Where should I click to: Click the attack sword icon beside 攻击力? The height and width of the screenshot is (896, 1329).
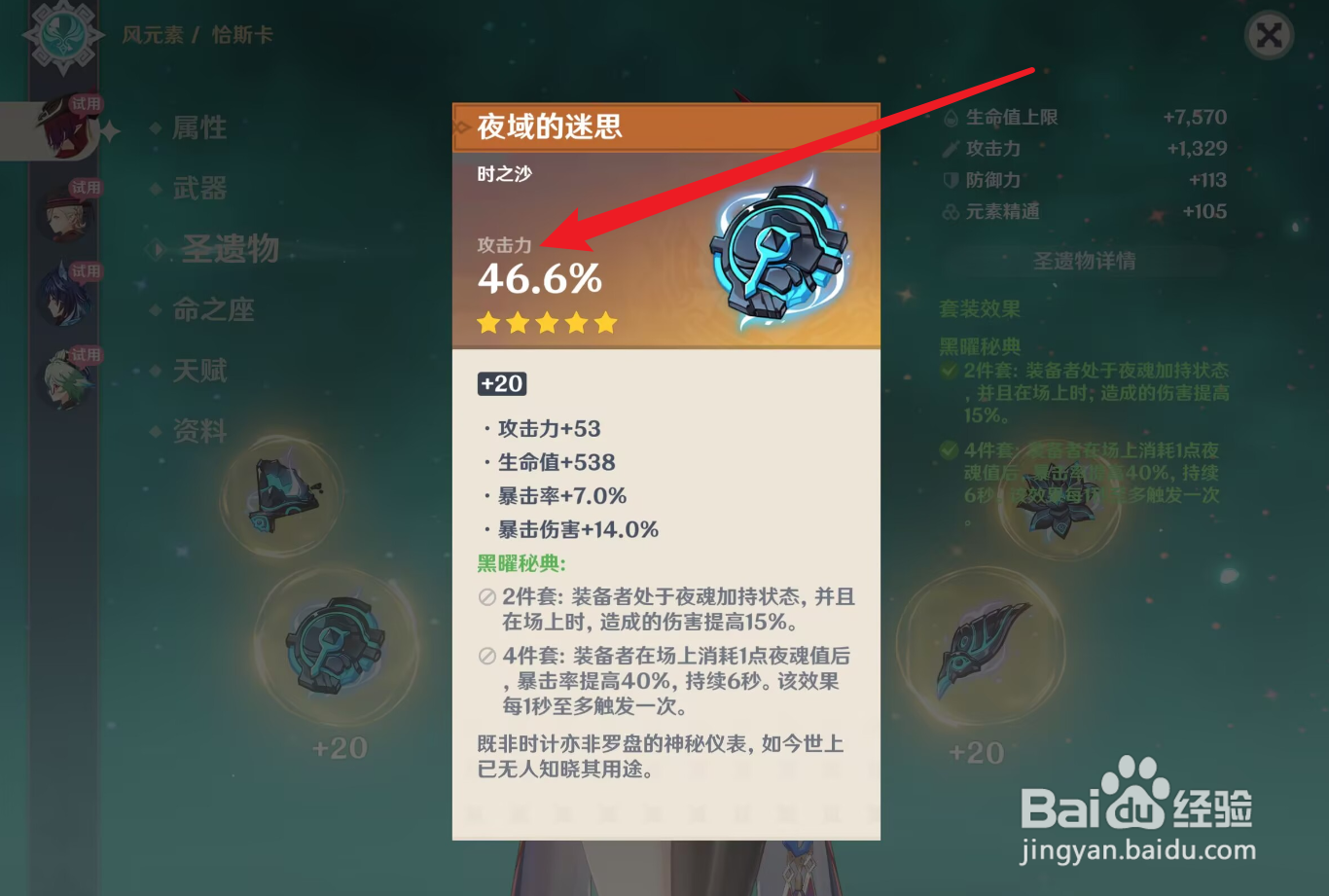951,148
